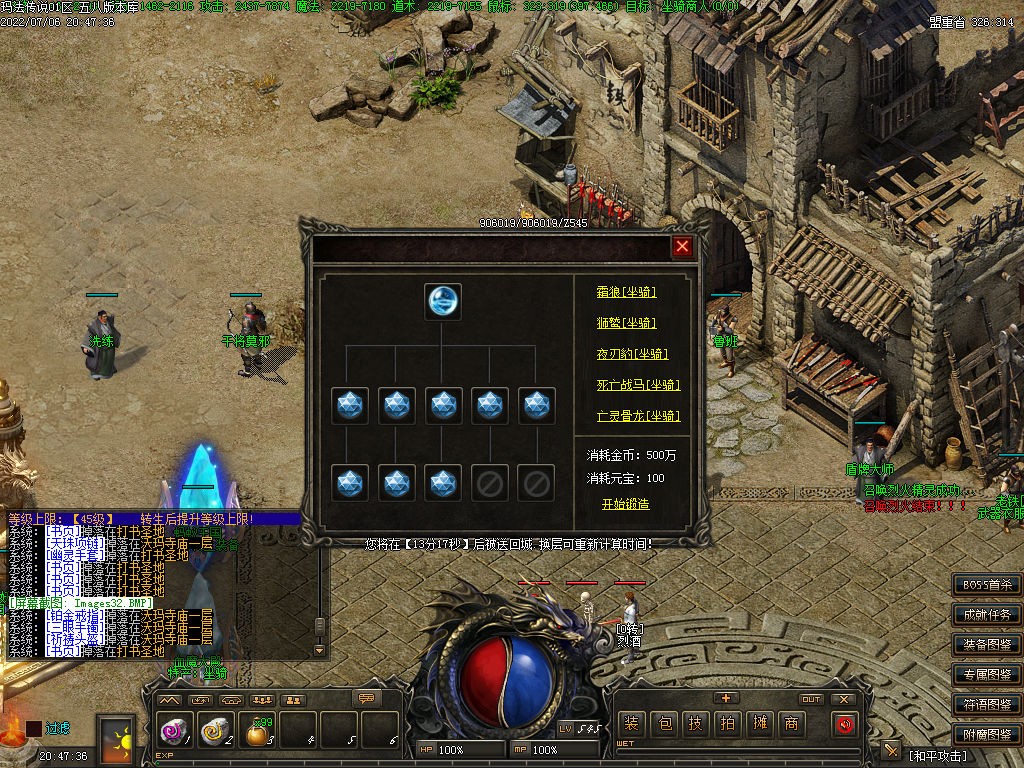This screenshot has height=768, width=1024.
Task: Open the 成就任务 achievement quests
Action: click(x=987, y=615)
